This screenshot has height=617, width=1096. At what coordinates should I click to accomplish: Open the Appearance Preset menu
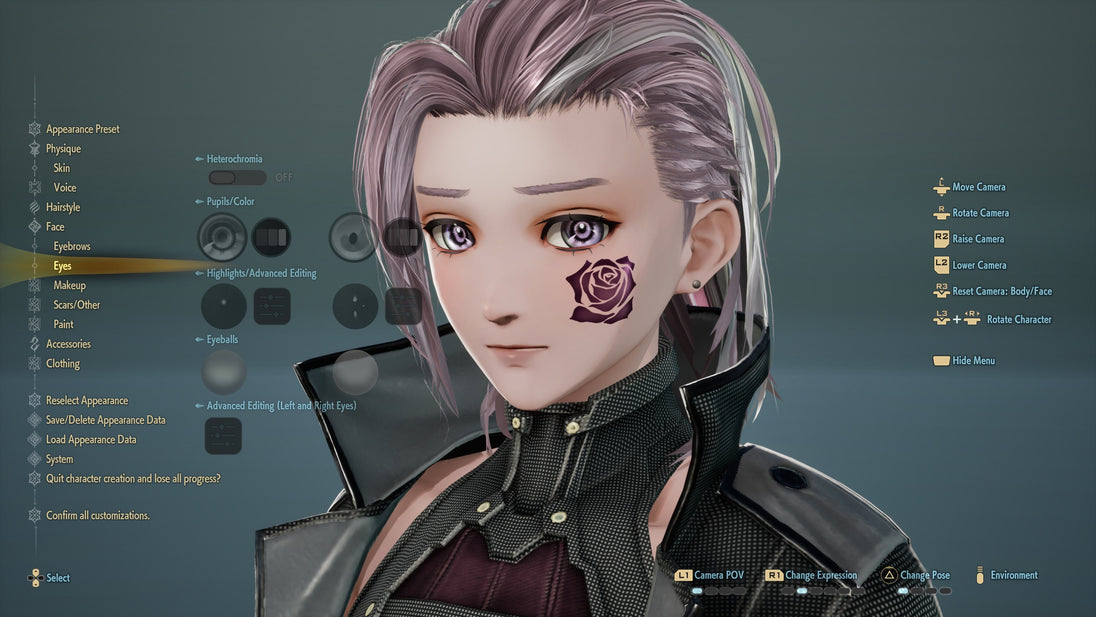click(x=82, y=129)
